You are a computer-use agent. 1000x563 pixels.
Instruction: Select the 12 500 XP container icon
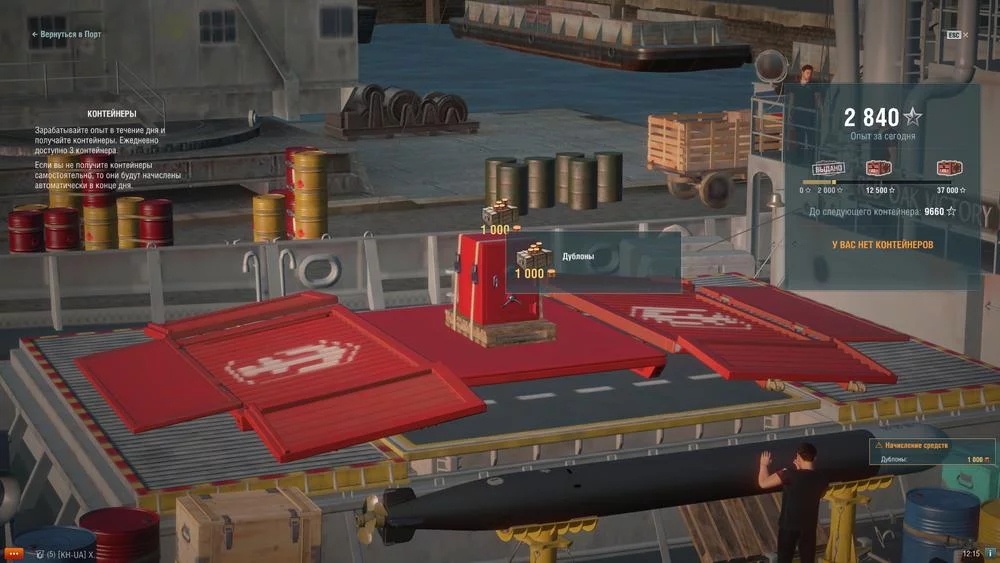click(879, 168)
